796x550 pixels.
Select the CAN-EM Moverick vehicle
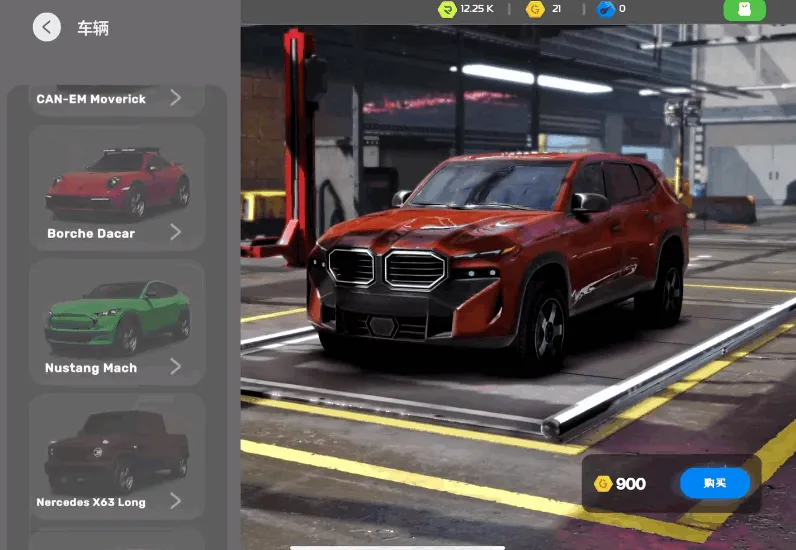(116, 100)
